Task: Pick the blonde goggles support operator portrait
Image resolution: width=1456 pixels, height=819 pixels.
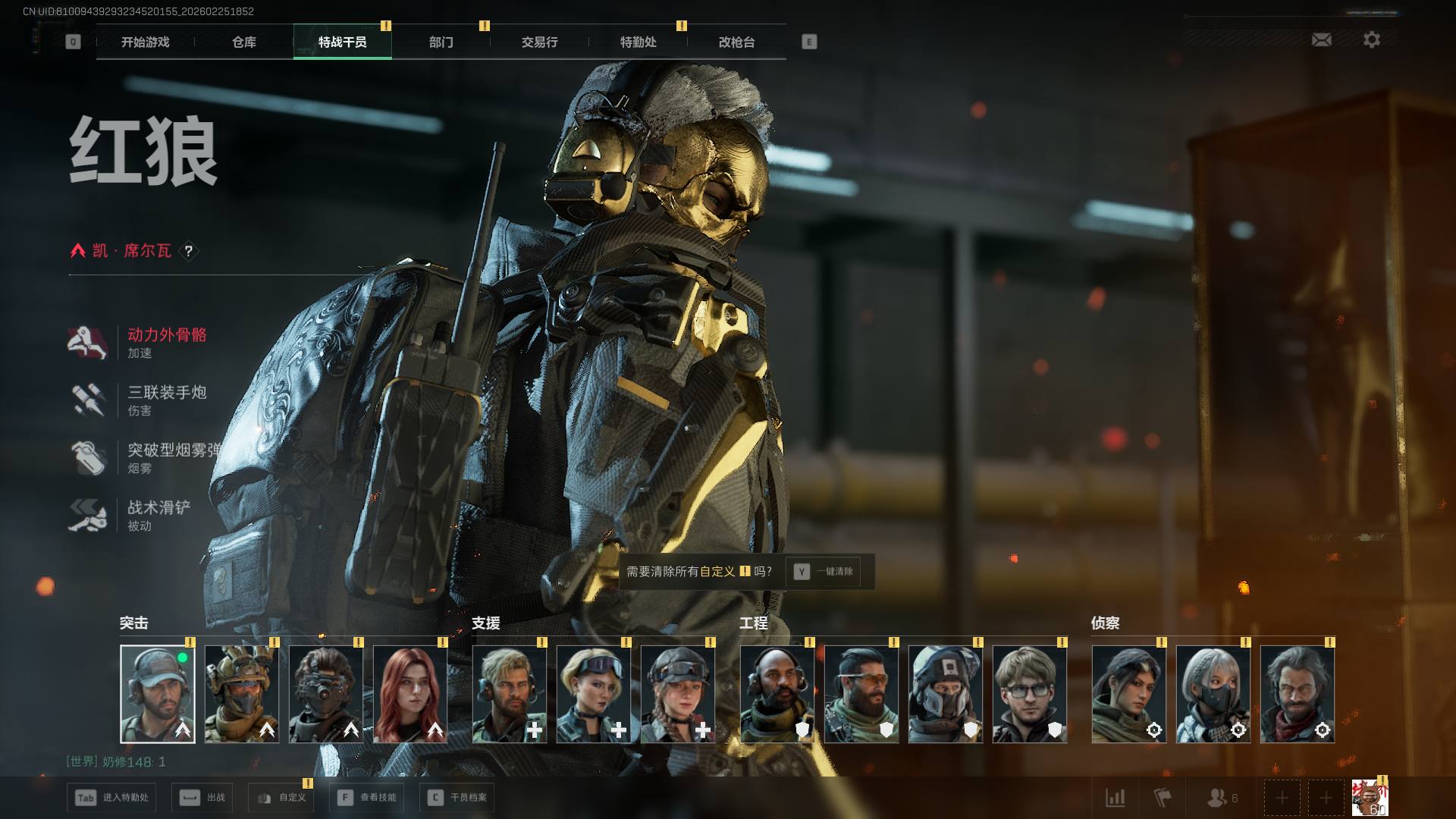Action: point(593,694)
